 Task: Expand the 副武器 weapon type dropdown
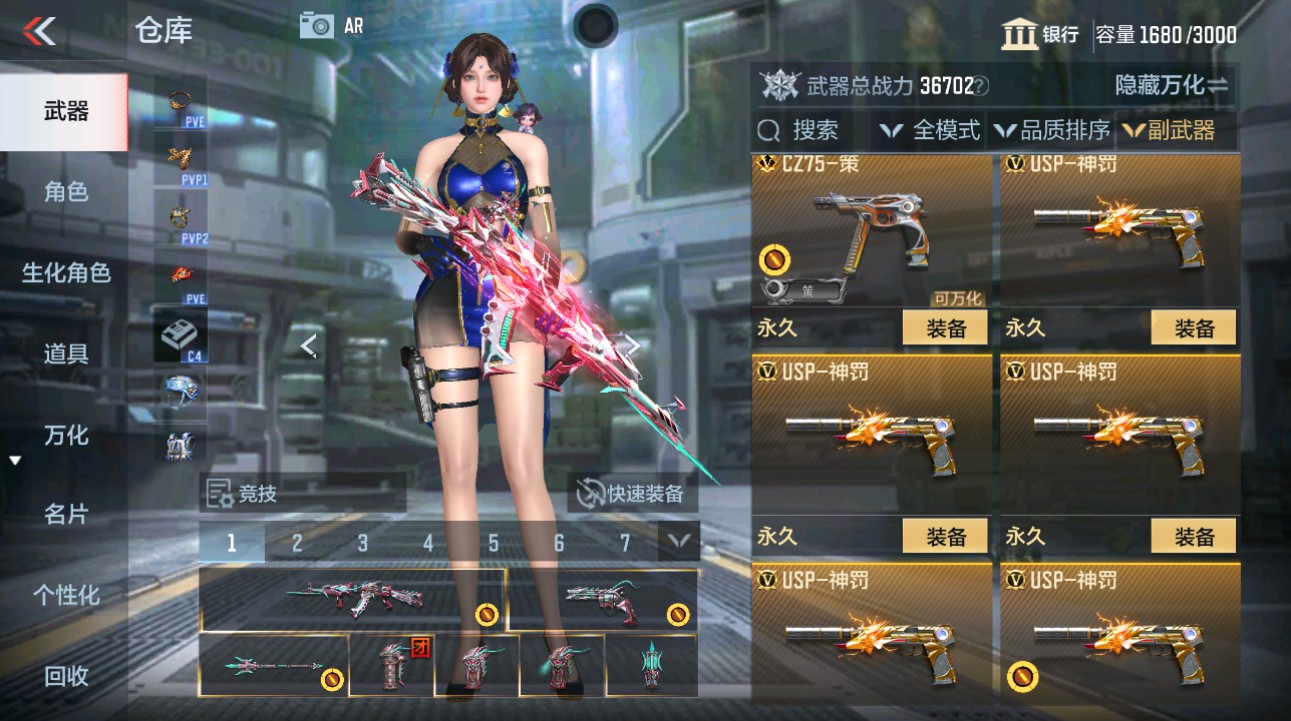[x=1178, y=129]
